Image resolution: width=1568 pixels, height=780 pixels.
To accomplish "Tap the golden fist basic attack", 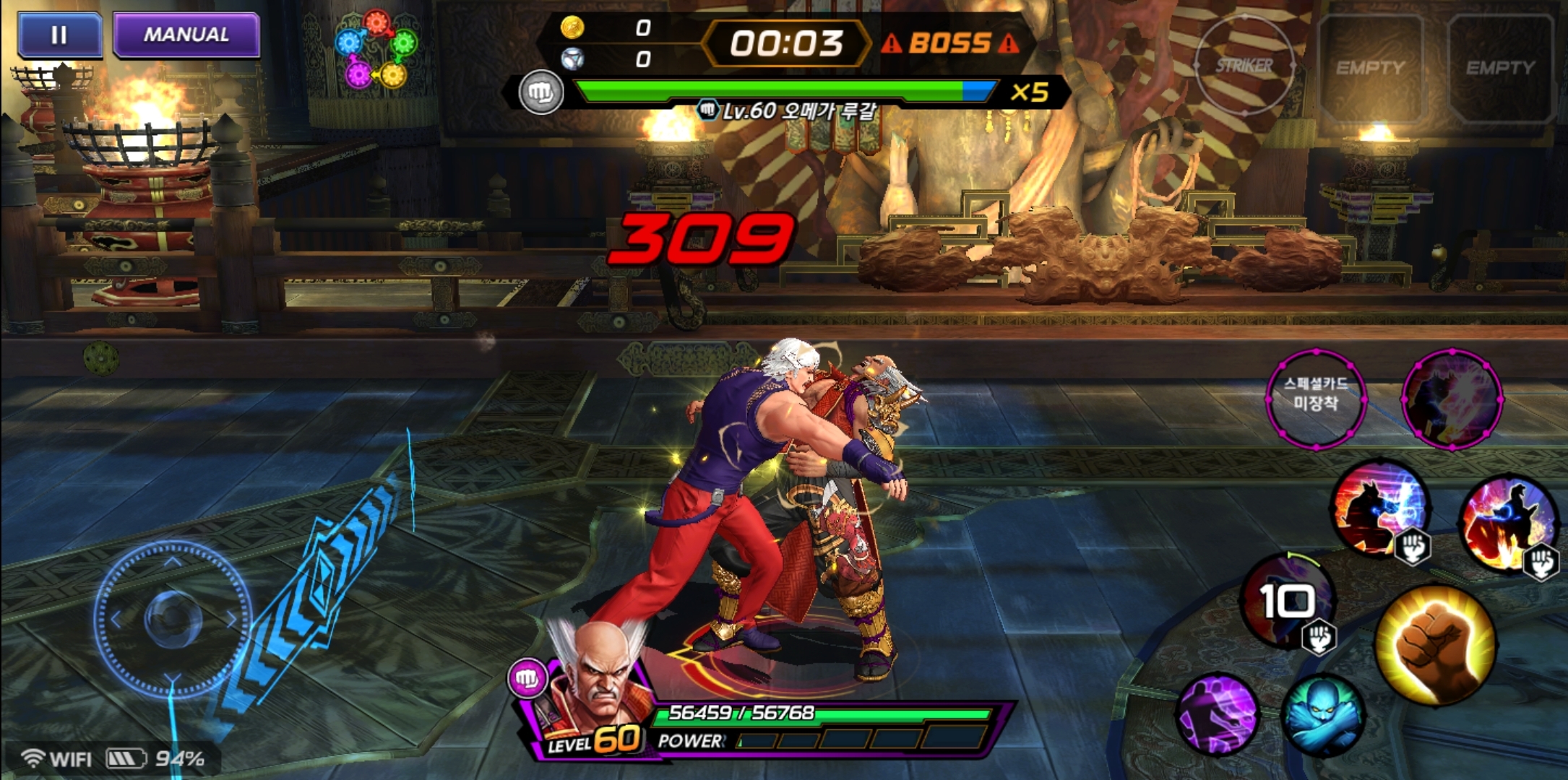I will [1434, 645].
